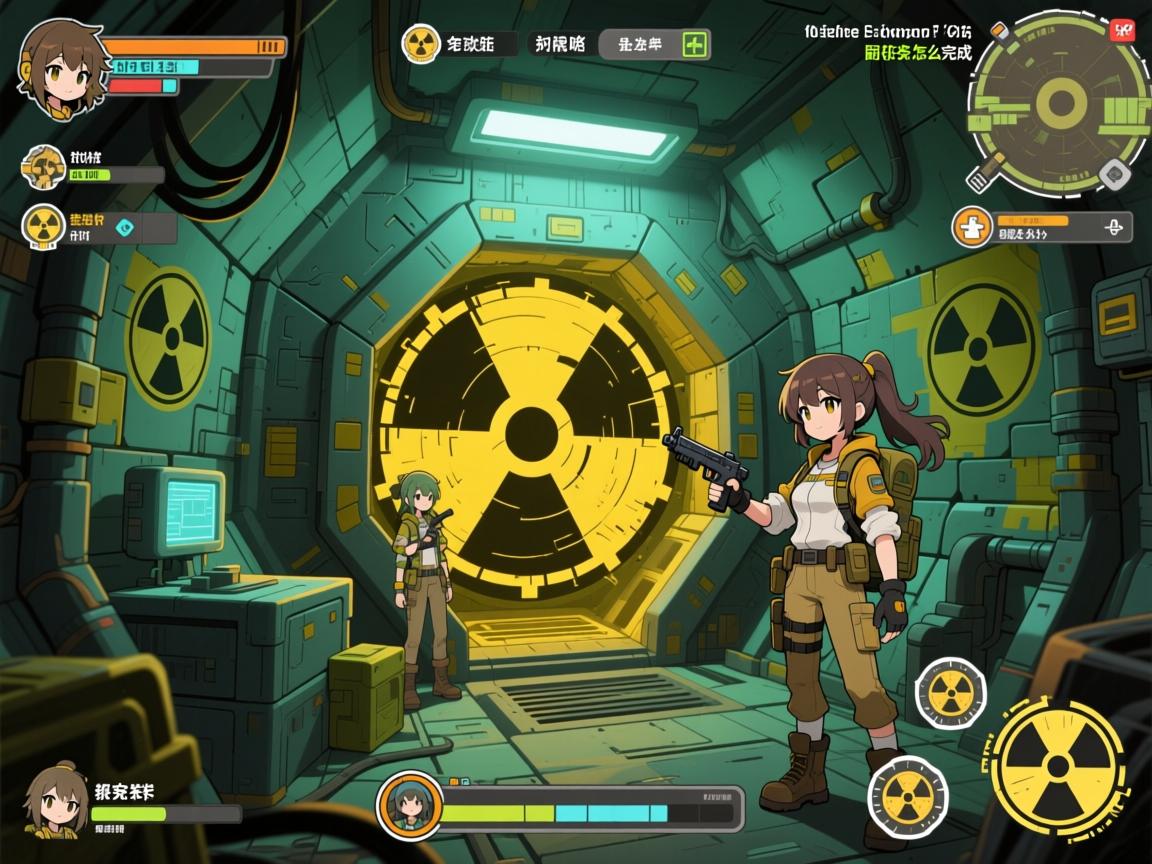Click the red button at minimap corner
Image resolution: width=1152 pixels, height=864 pixels.
point(1122,29)
